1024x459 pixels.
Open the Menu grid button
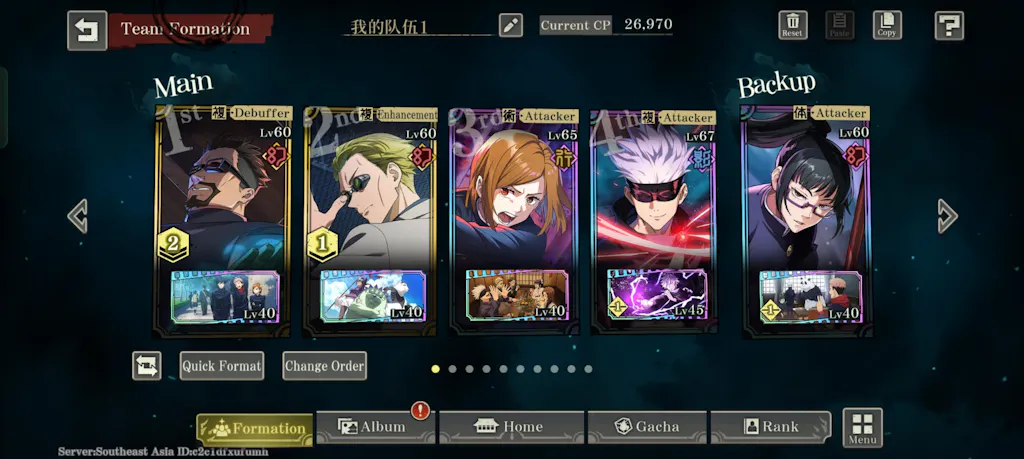862,428
